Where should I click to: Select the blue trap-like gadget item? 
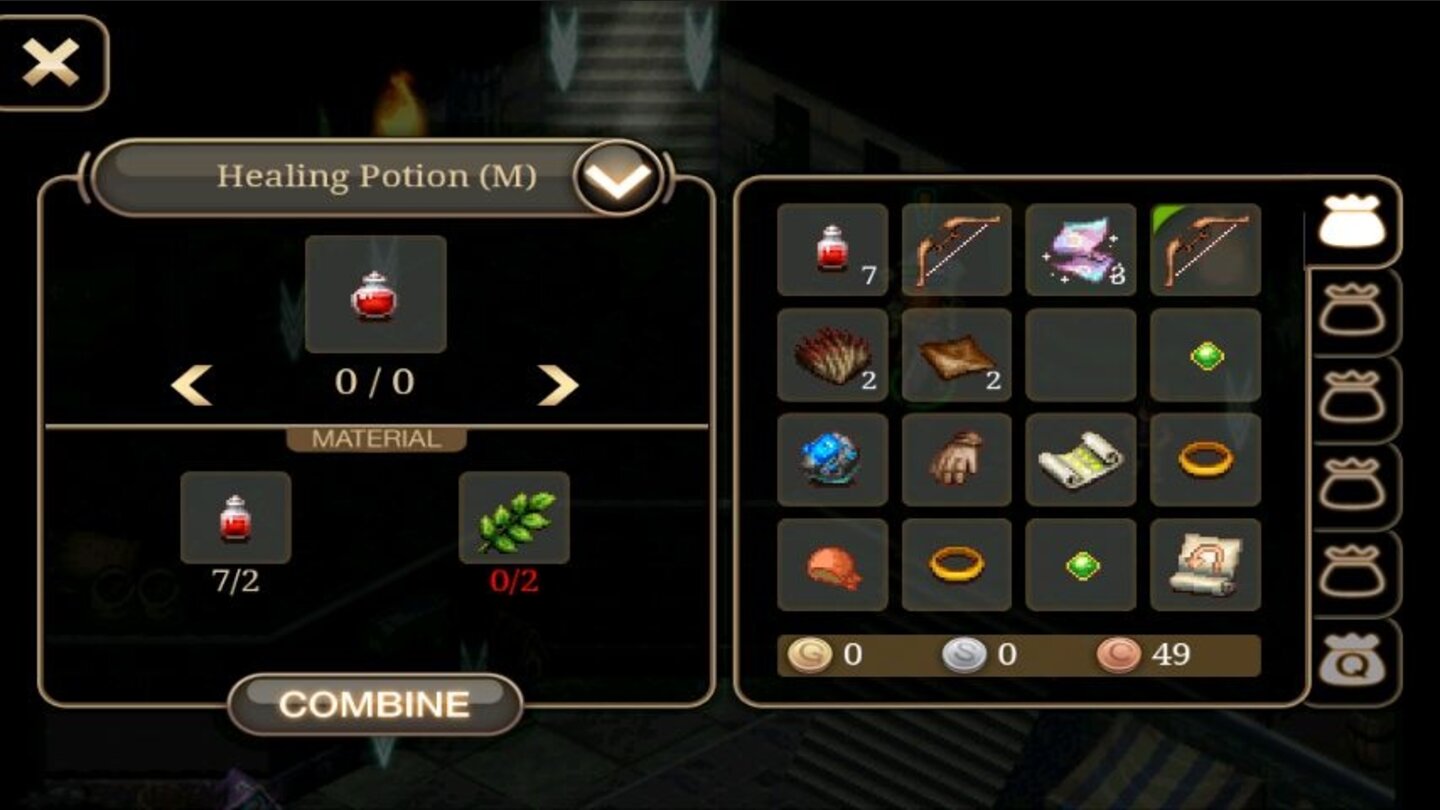(x=832, y=462)
